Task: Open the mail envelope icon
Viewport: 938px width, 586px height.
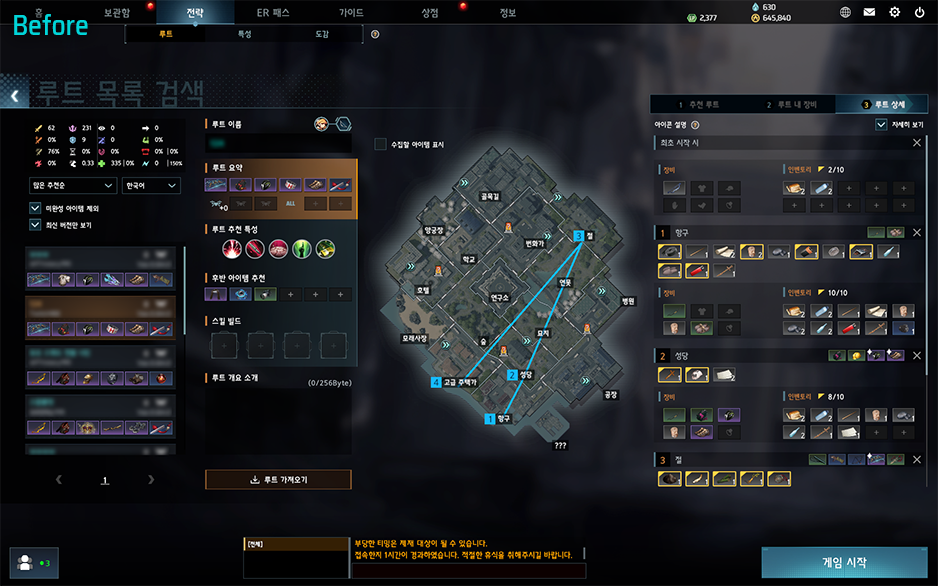Action: click(x=869, y=13)
